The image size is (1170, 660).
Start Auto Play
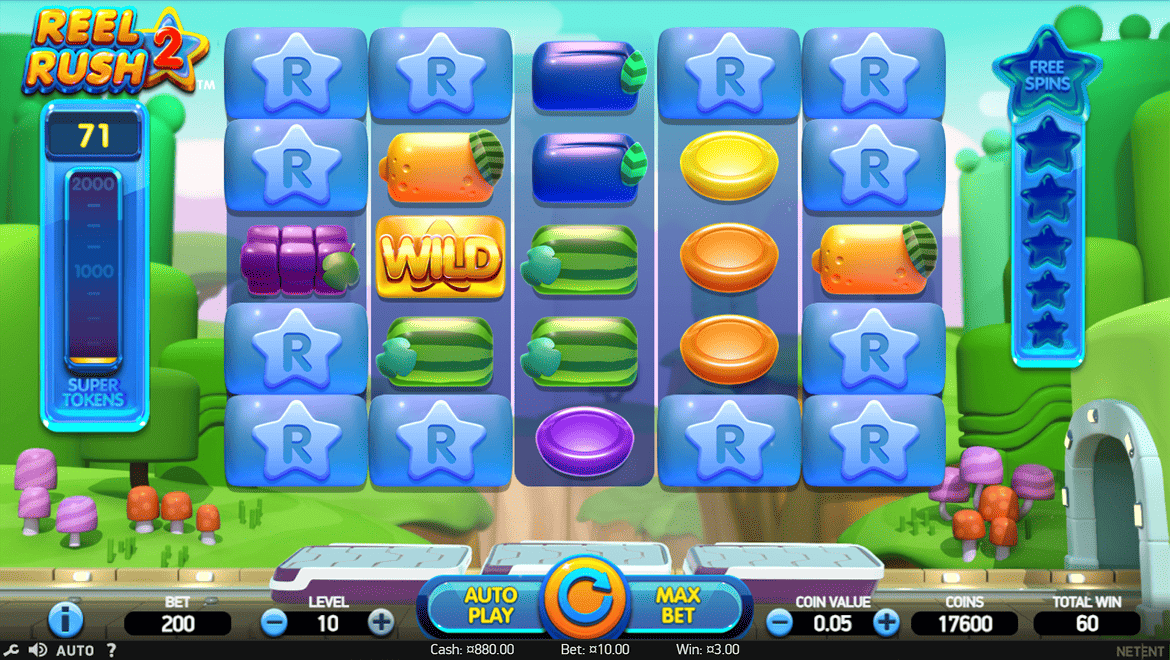tap(490, 605)
